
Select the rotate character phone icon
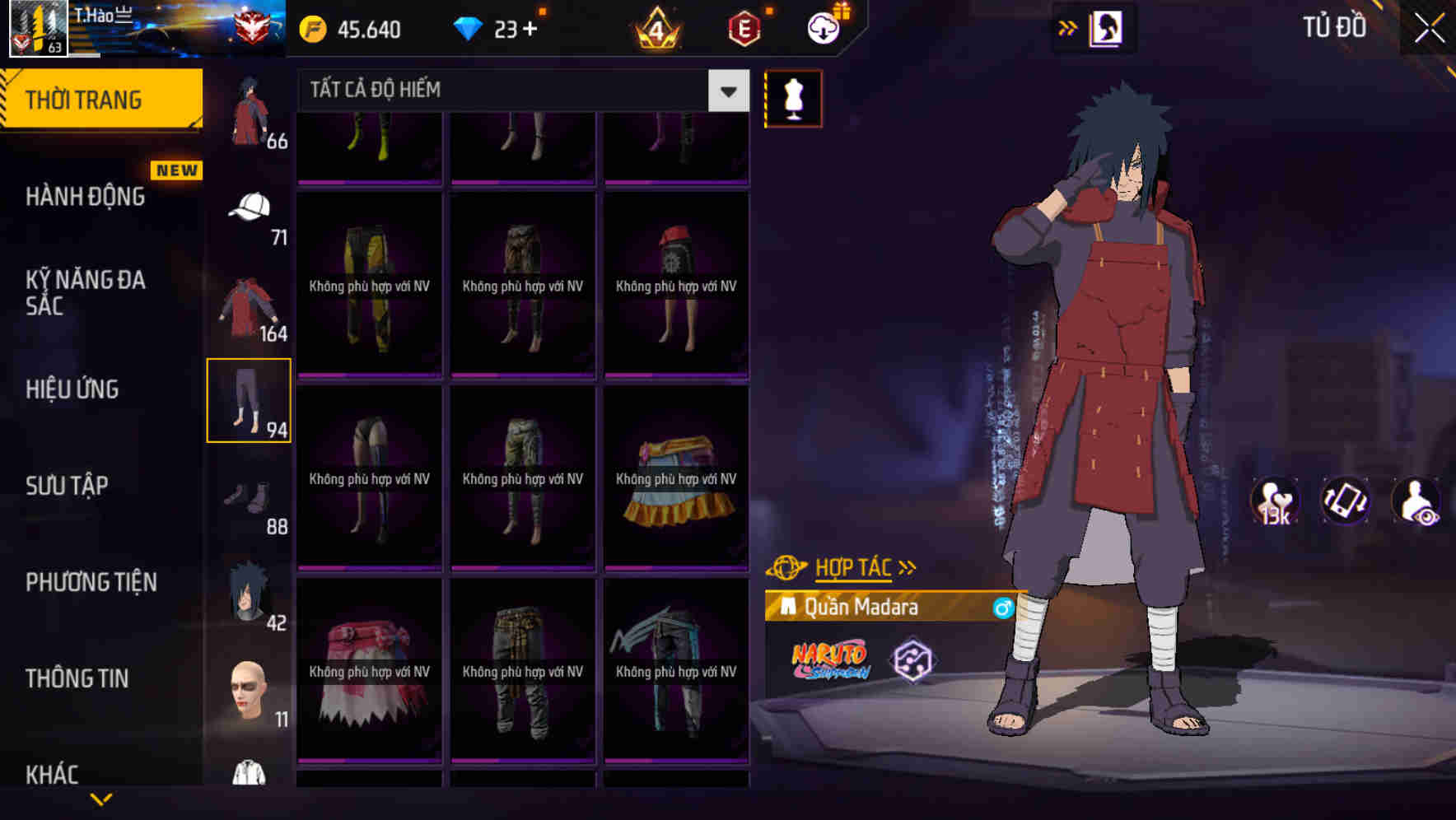1346,501
